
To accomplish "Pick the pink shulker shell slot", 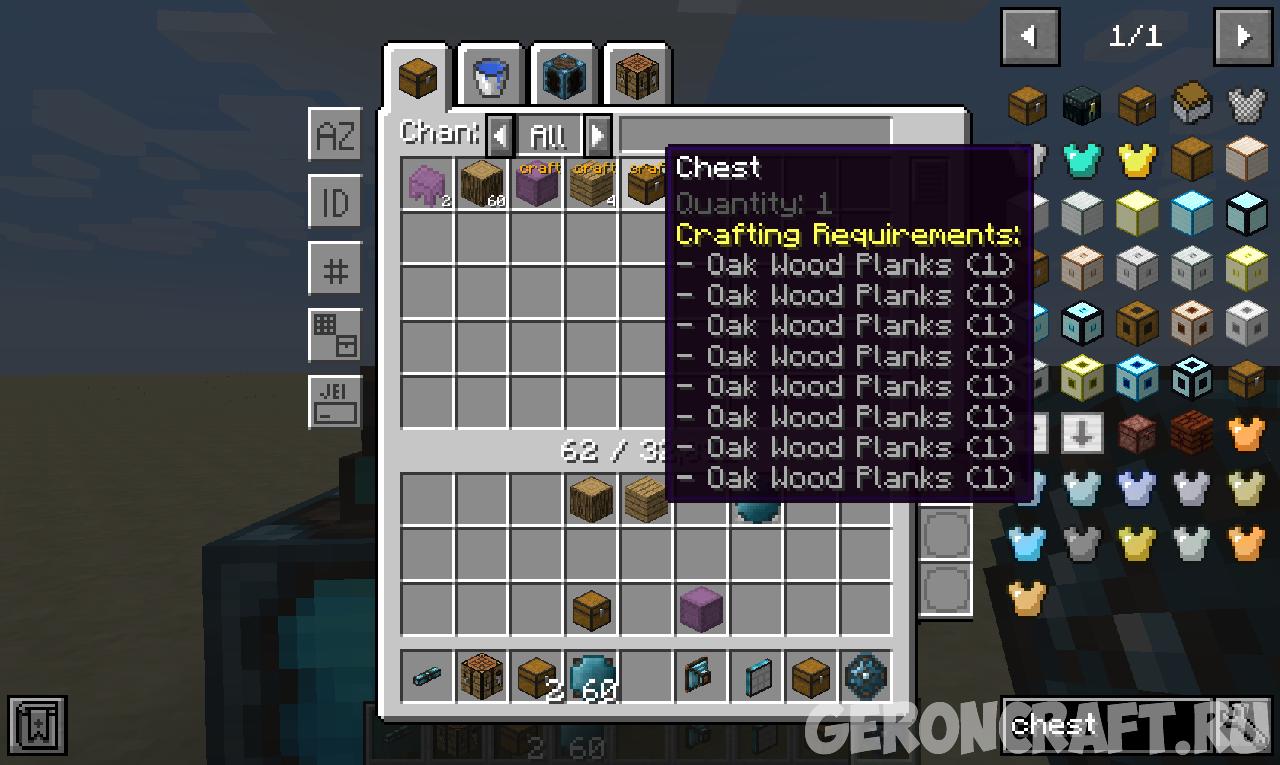I will click(429, 184).
